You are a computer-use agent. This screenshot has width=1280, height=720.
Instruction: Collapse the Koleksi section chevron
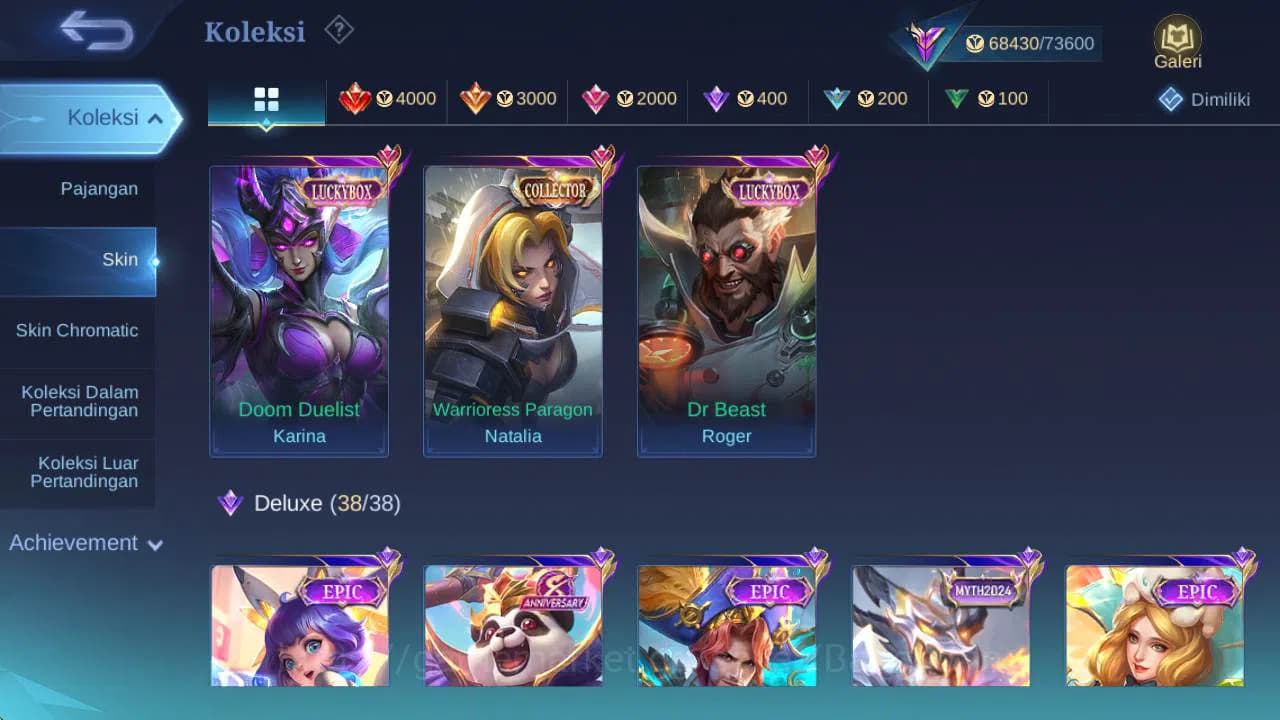click(x=156, y=117)
